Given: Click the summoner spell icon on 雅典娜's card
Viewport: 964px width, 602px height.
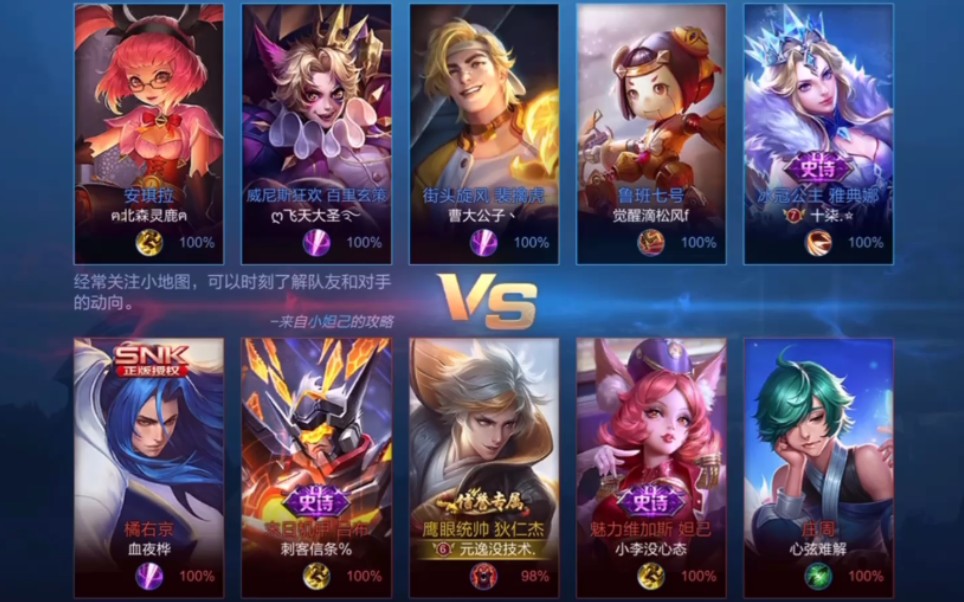Looking at the screenshot, I should pos(820,242).
